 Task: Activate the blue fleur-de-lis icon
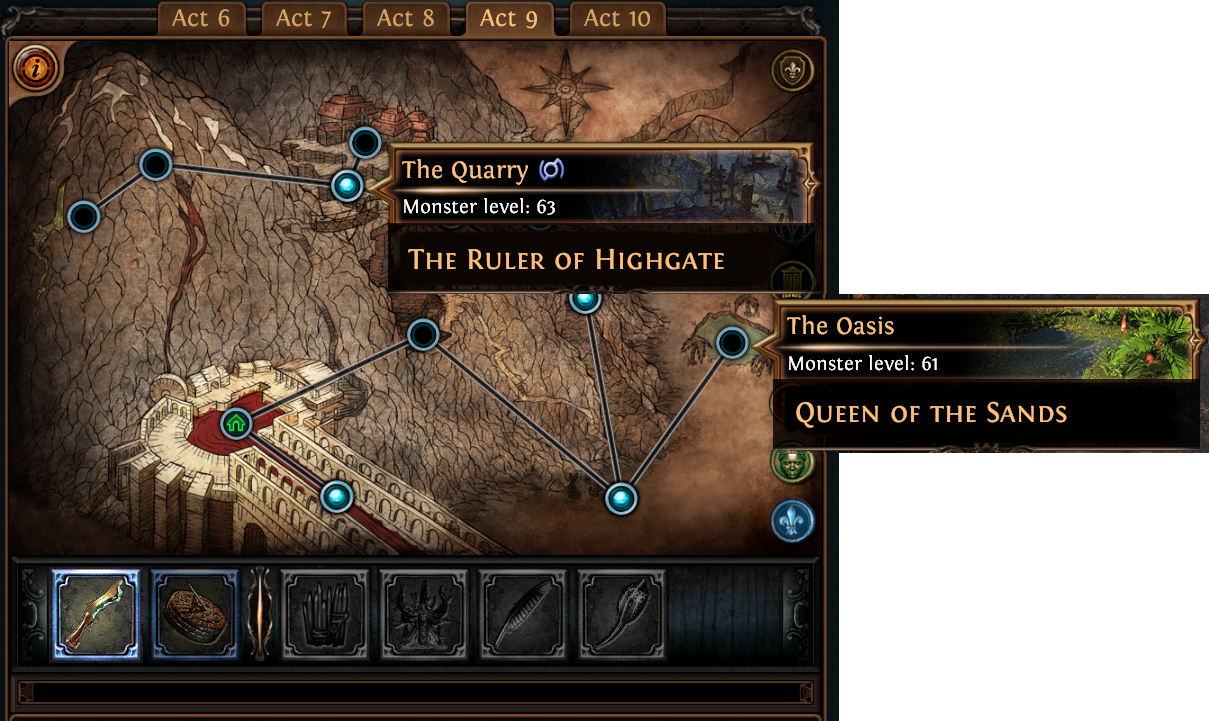click(792, 521)
